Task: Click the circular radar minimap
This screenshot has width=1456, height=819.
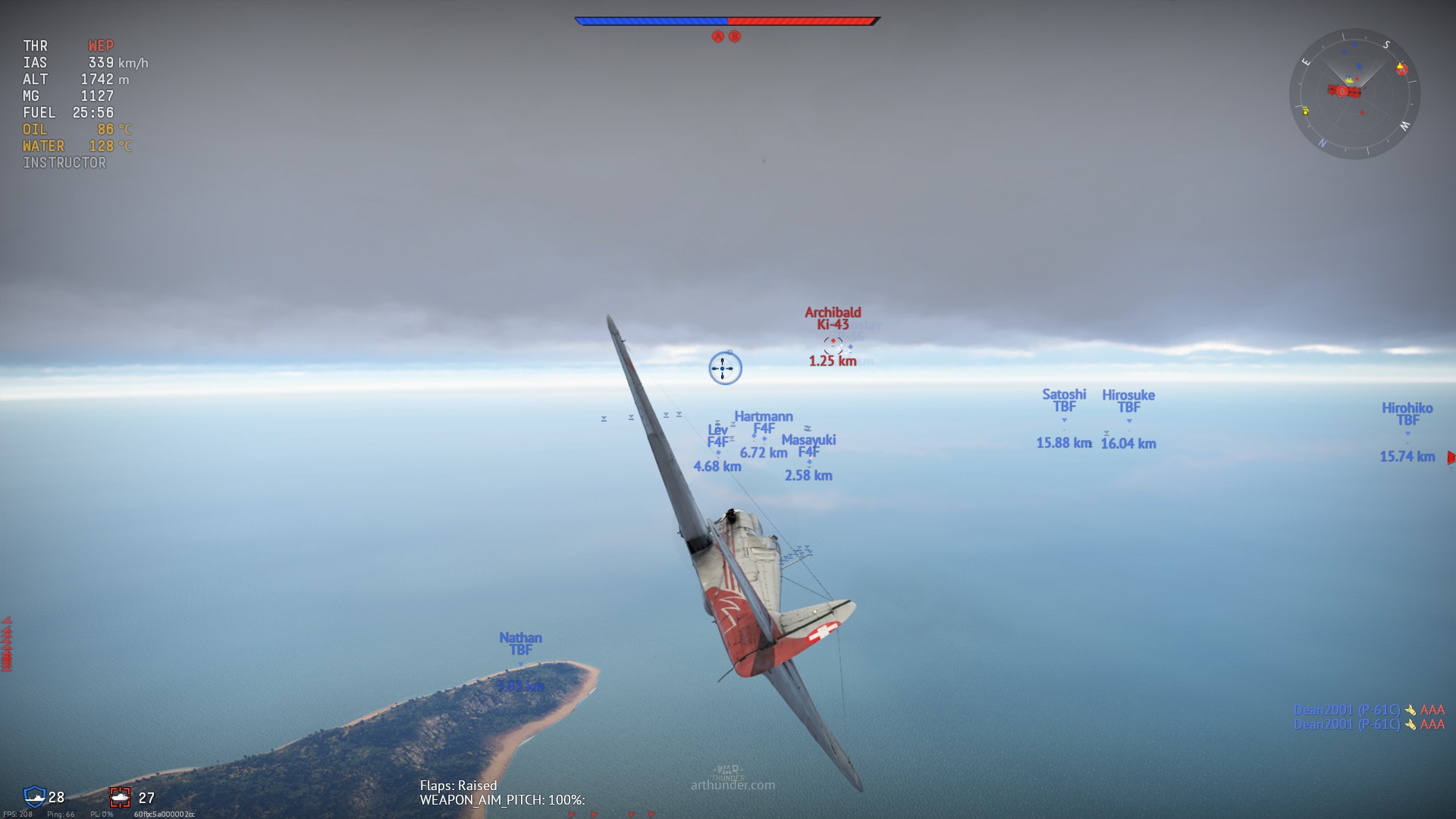Action: coord(1354,94)
